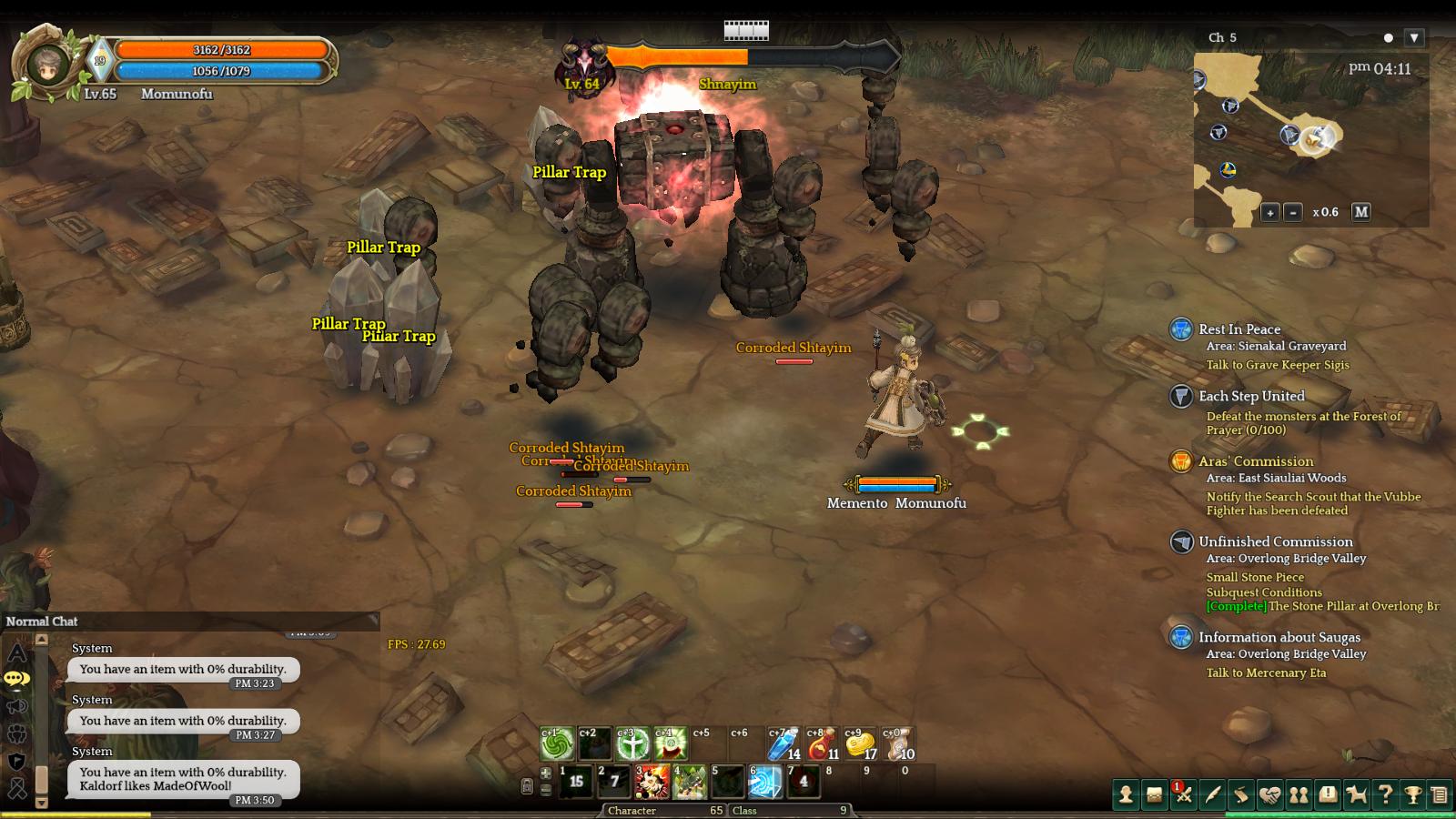Toggle the hotbar lock icon
The width and height of the screenshot is (1456, 819).
[526, 786]
